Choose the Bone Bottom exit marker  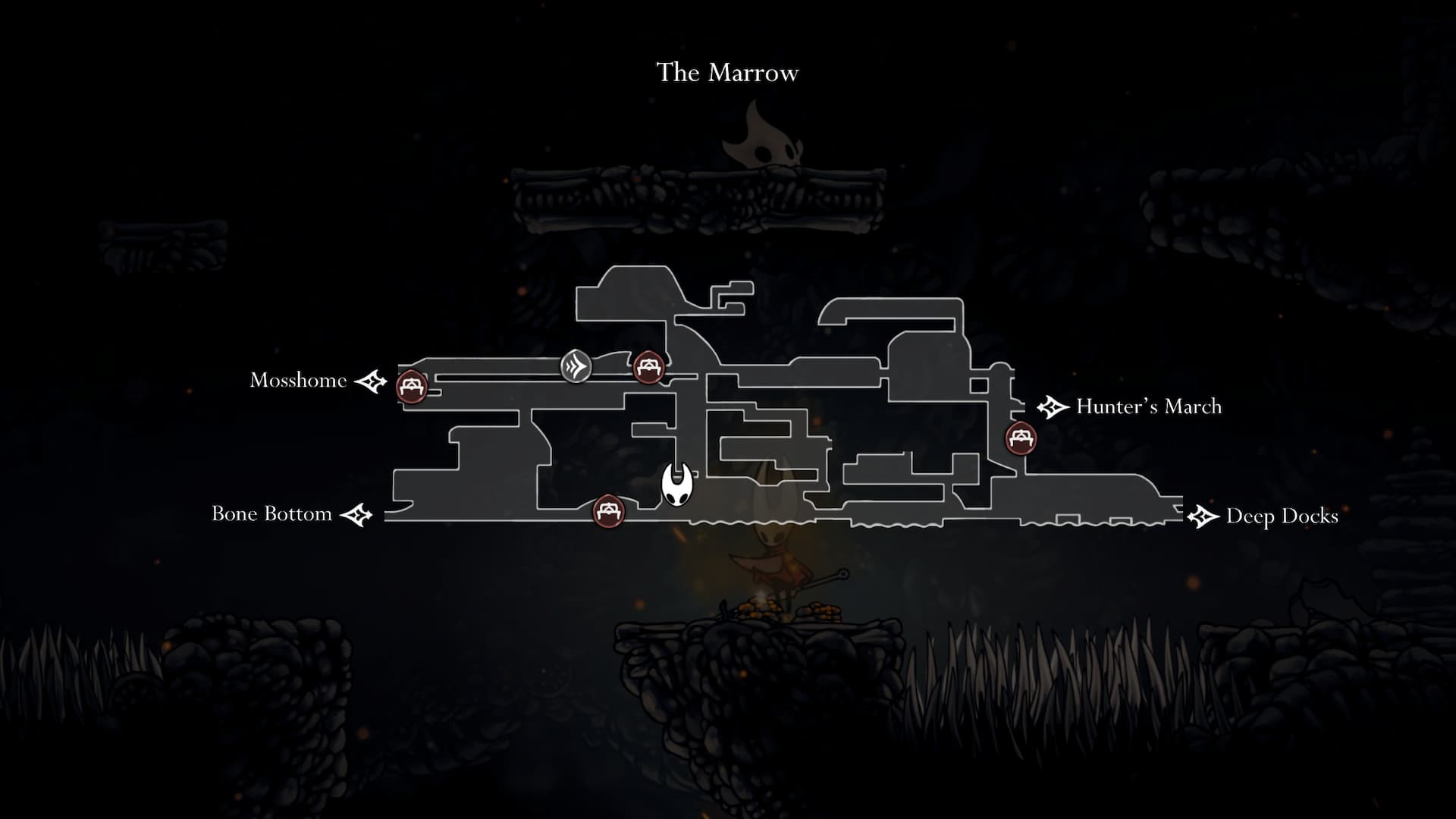pos(356,515)
